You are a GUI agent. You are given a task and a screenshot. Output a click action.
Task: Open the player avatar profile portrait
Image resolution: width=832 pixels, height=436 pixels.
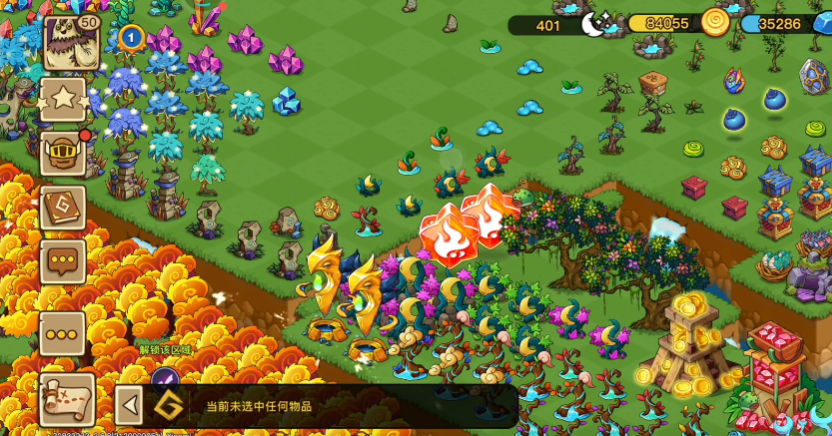point(69,43)
